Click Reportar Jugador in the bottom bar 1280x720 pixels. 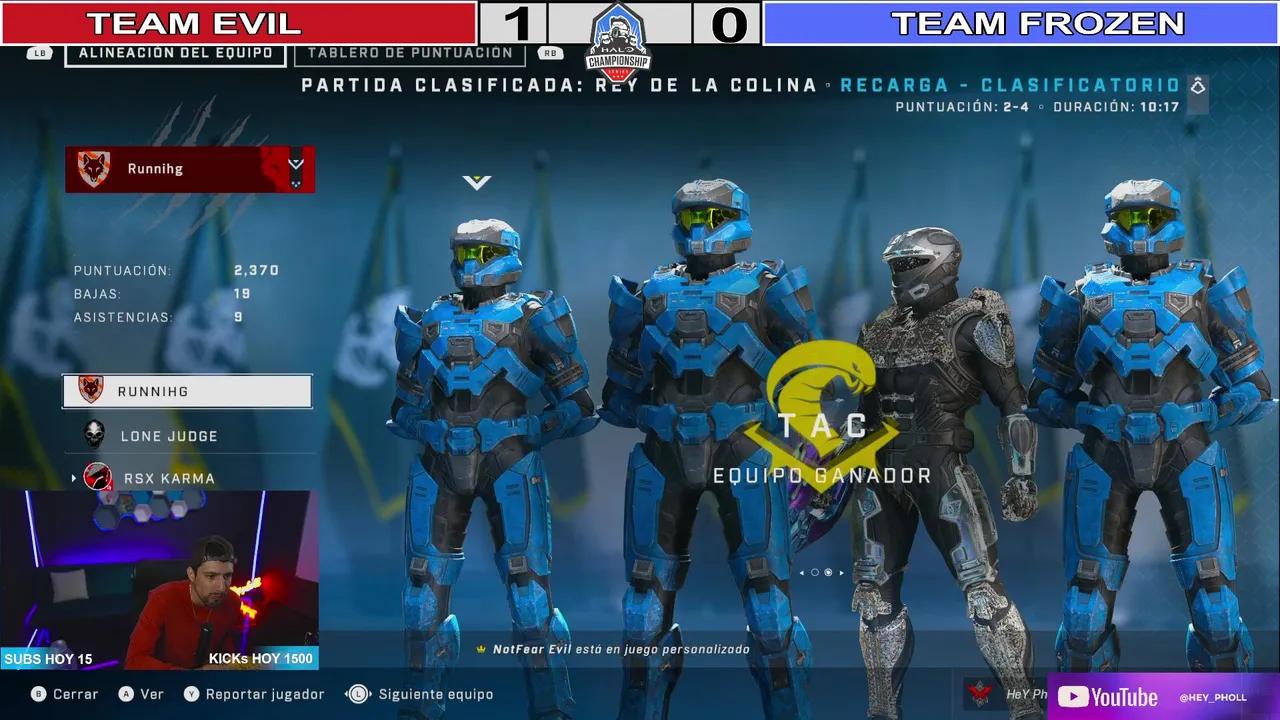[265, 693]
